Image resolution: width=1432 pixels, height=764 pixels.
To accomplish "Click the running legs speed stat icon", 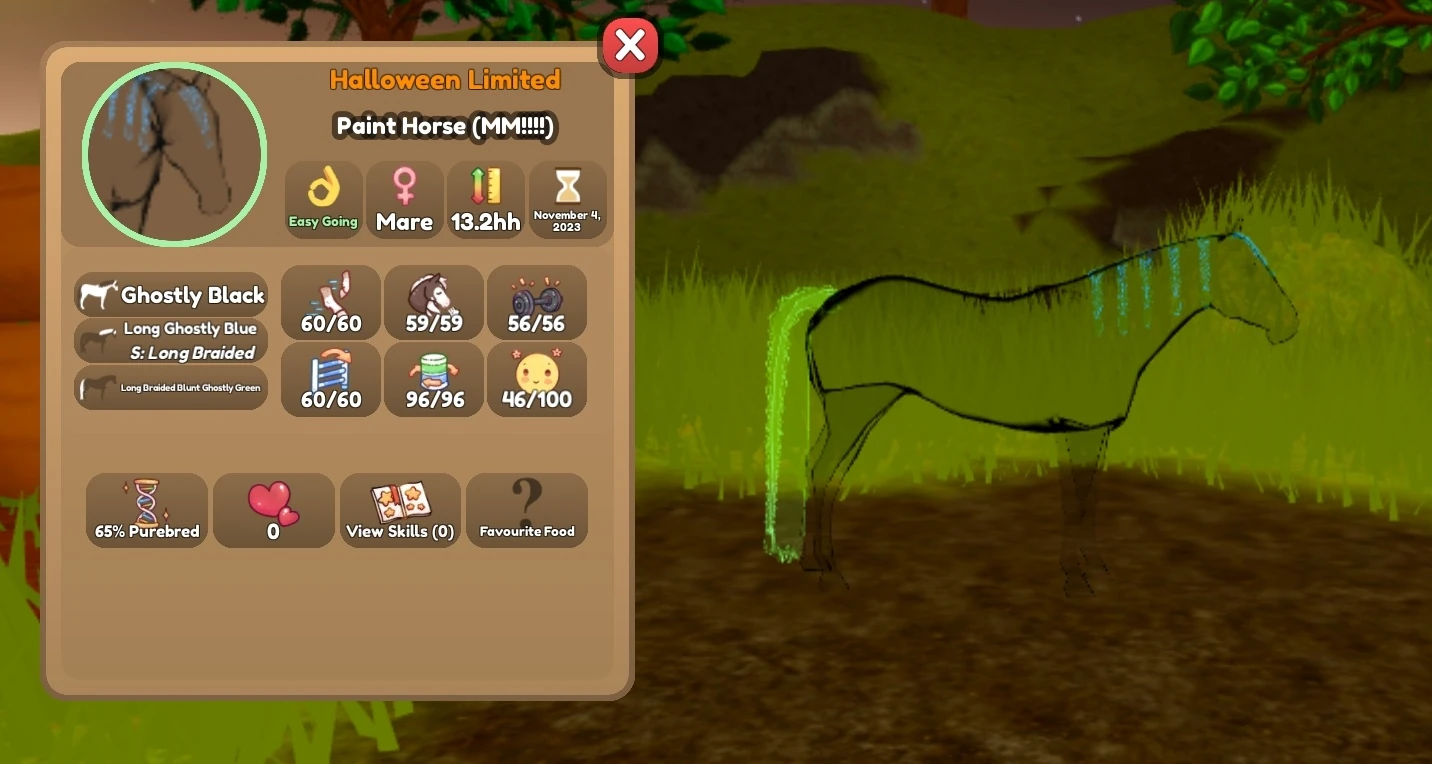I will point(330,302).
